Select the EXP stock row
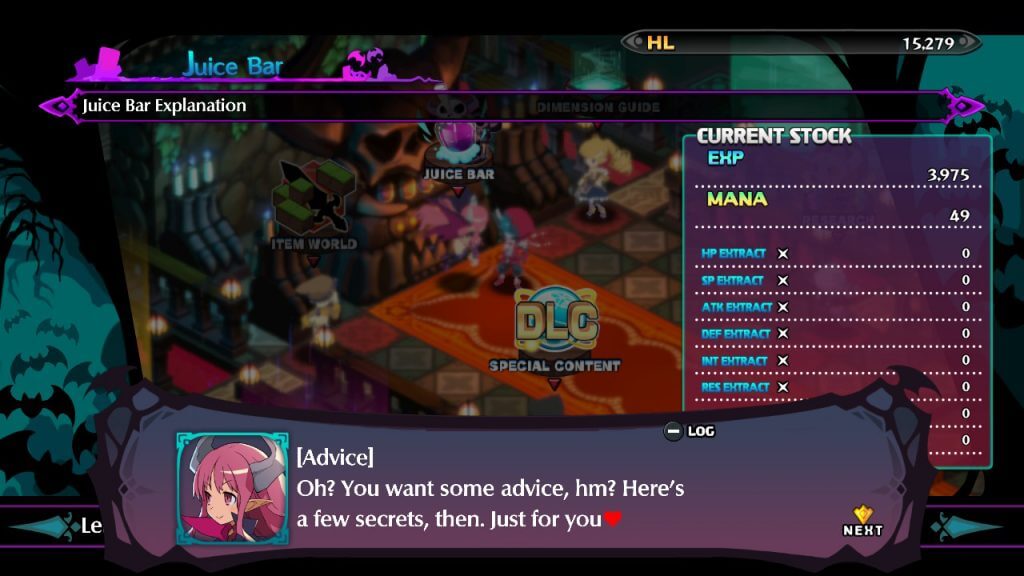 click(x=836, y=166)
